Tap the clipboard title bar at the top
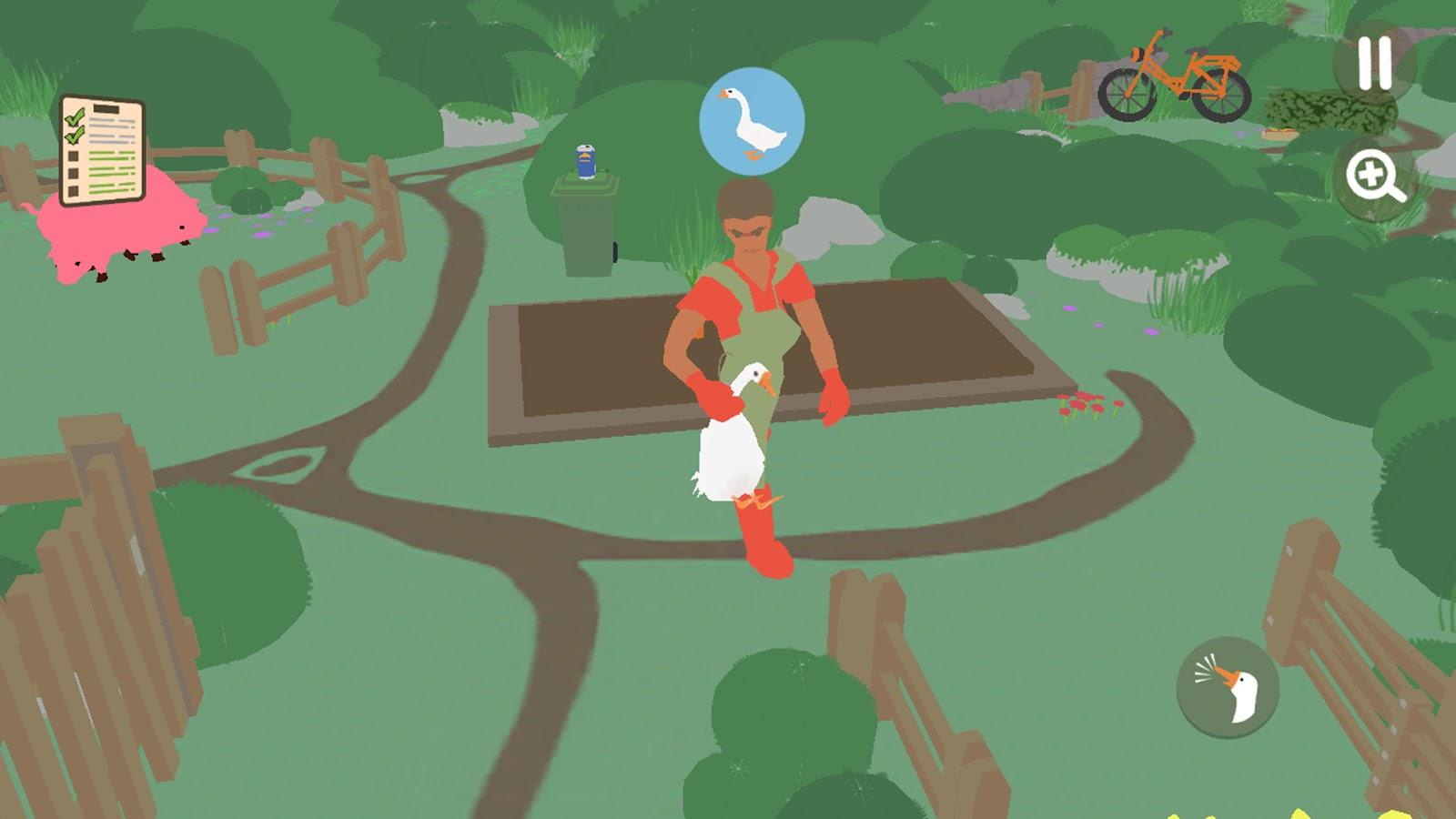 click(x=106, y=107)
